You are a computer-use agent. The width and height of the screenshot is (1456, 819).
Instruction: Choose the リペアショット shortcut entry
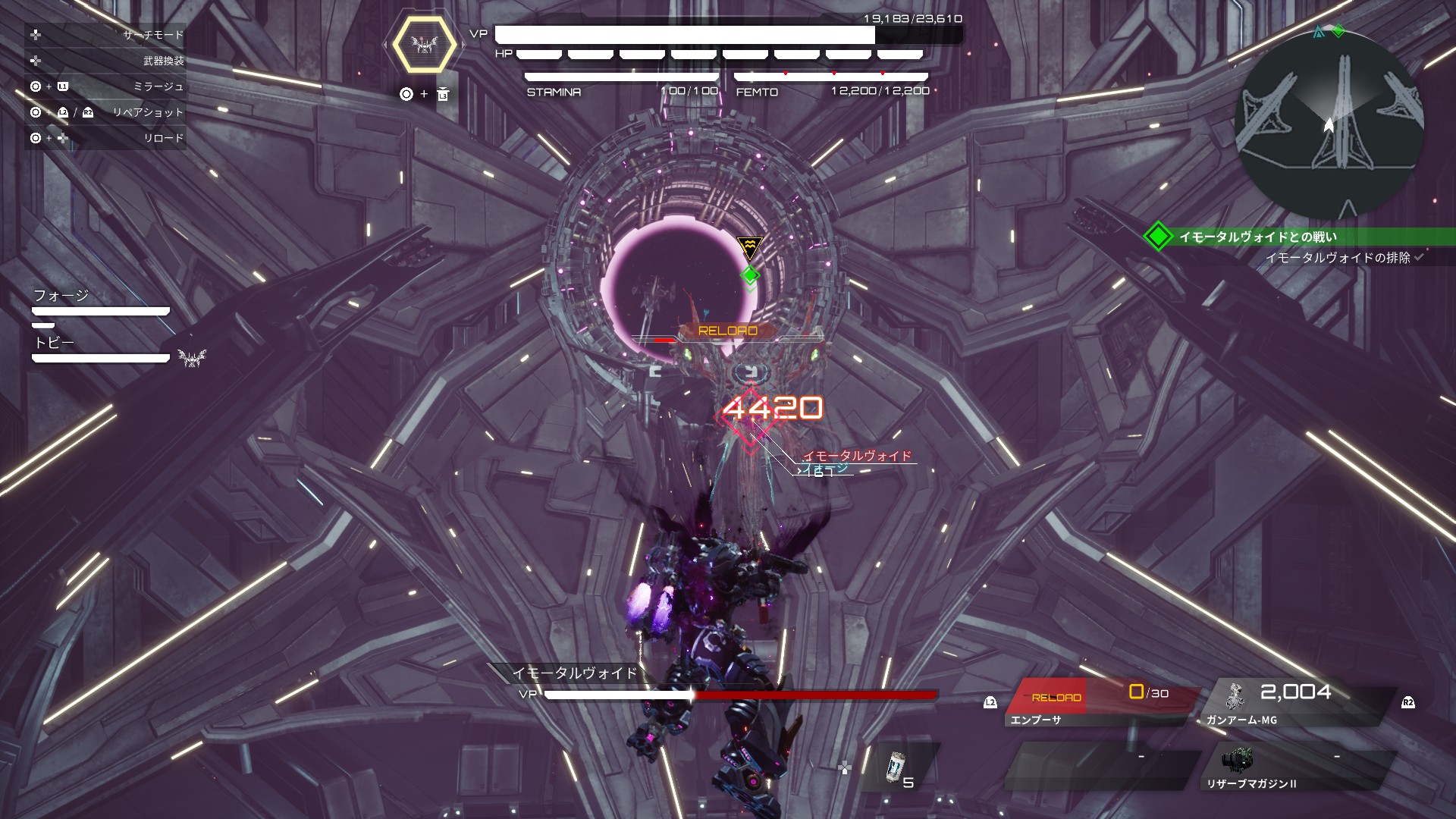[106, 112]
